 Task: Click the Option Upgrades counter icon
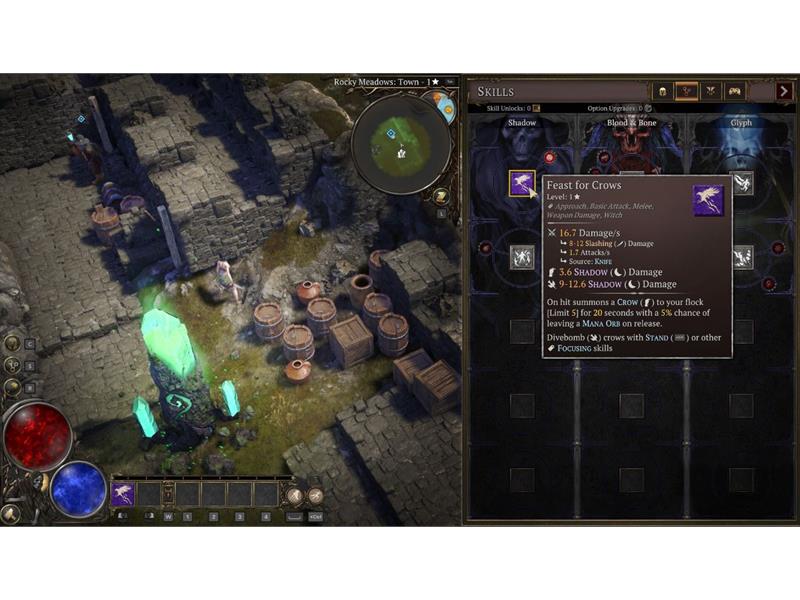(648, 108)
